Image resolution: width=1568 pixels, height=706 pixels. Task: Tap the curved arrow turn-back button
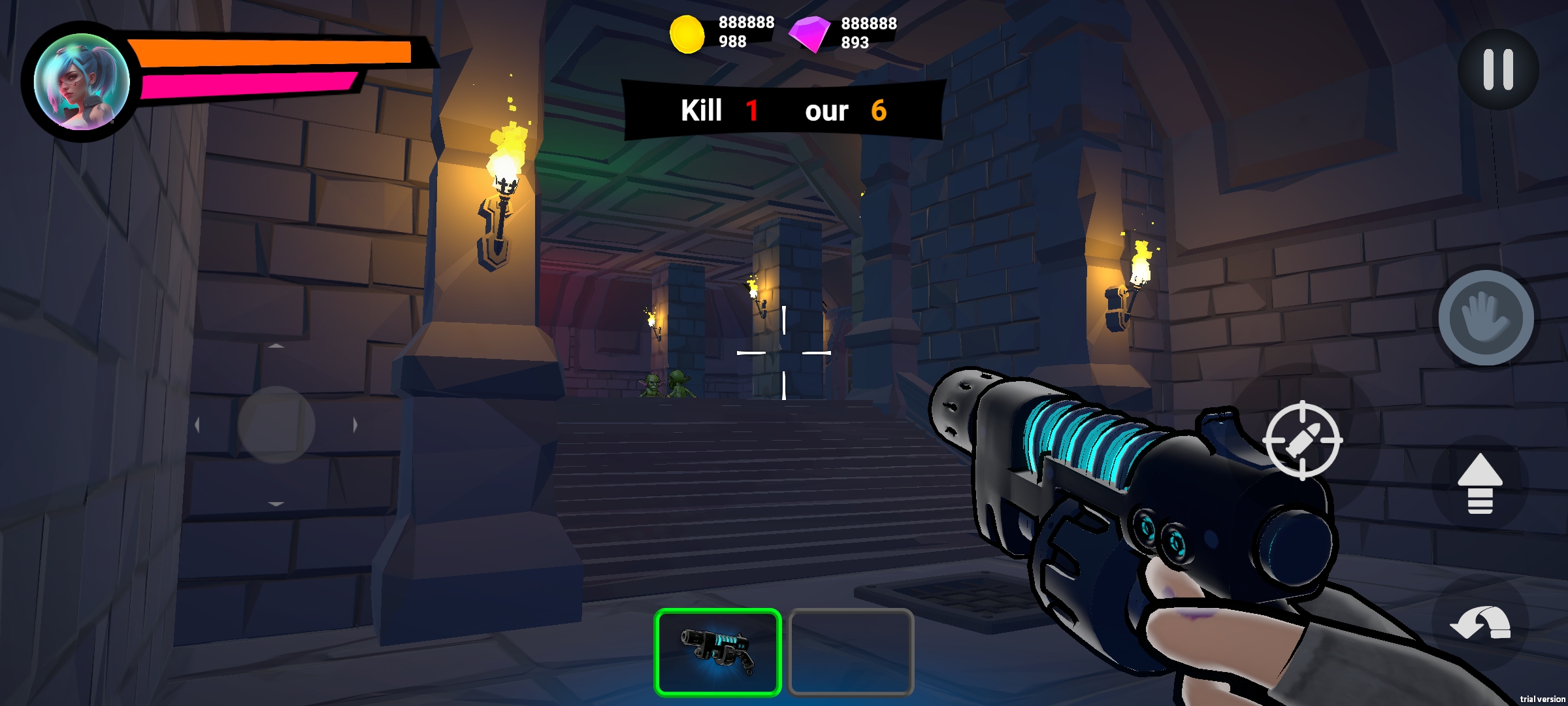(1480, 623)
